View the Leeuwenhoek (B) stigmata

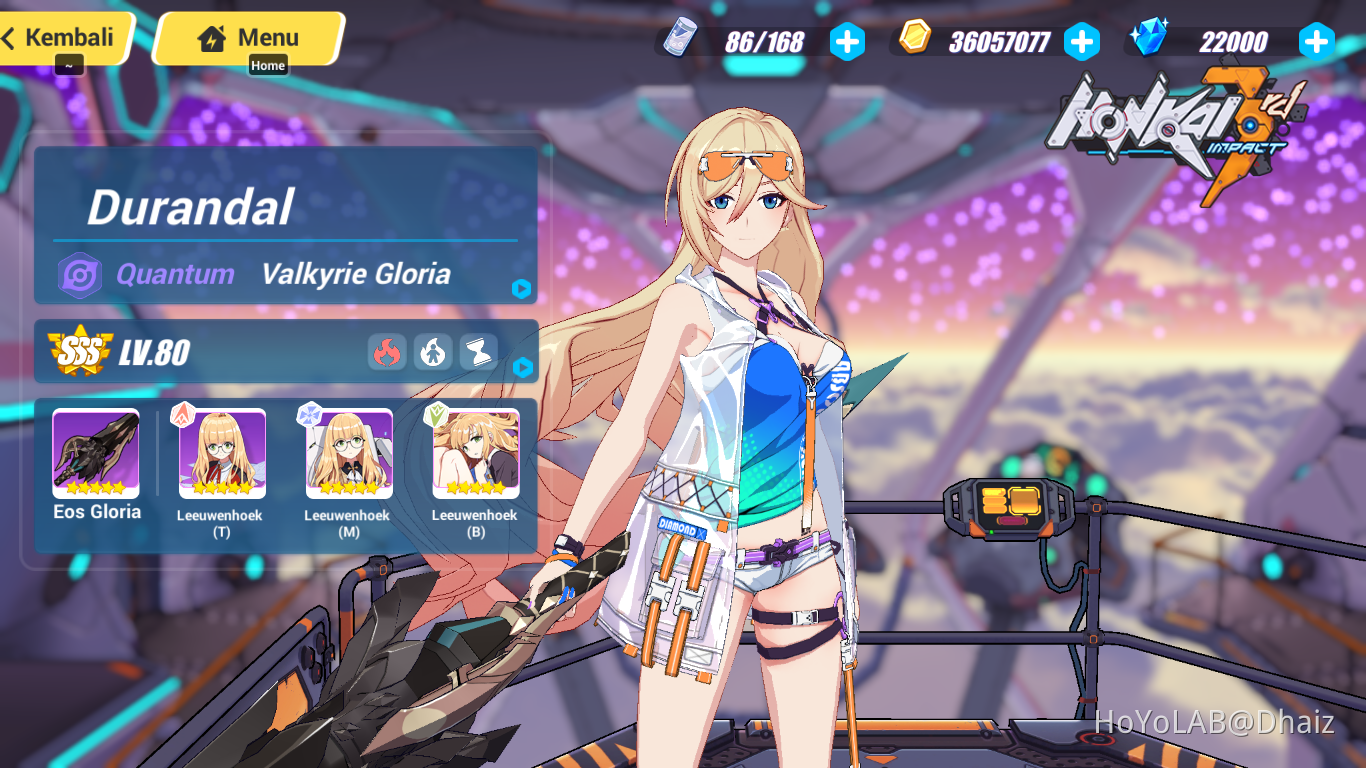[x=476, y=455]
